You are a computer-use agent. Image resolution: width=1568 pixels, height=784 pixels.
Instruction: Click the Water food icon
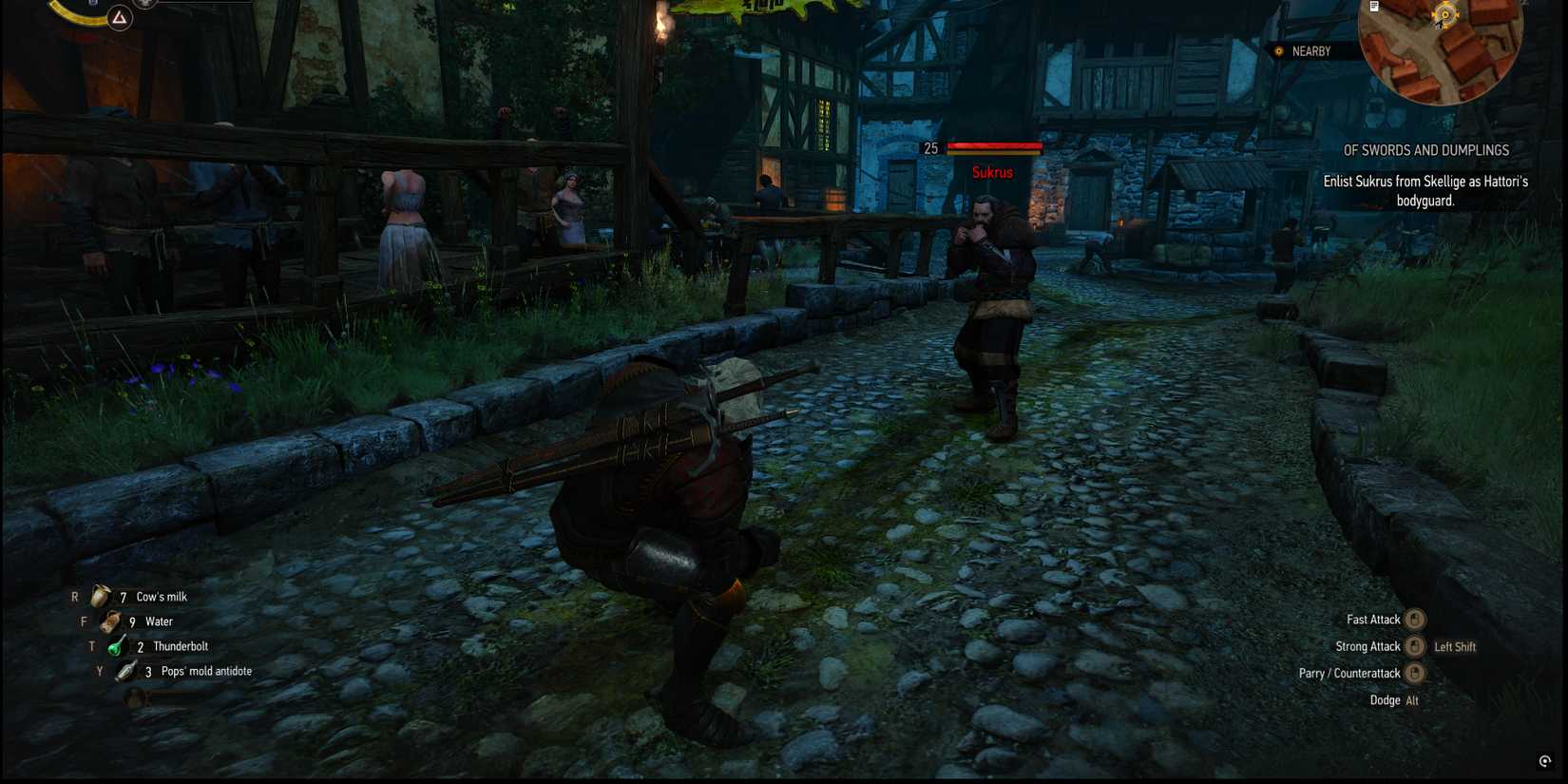click(108, 621)
